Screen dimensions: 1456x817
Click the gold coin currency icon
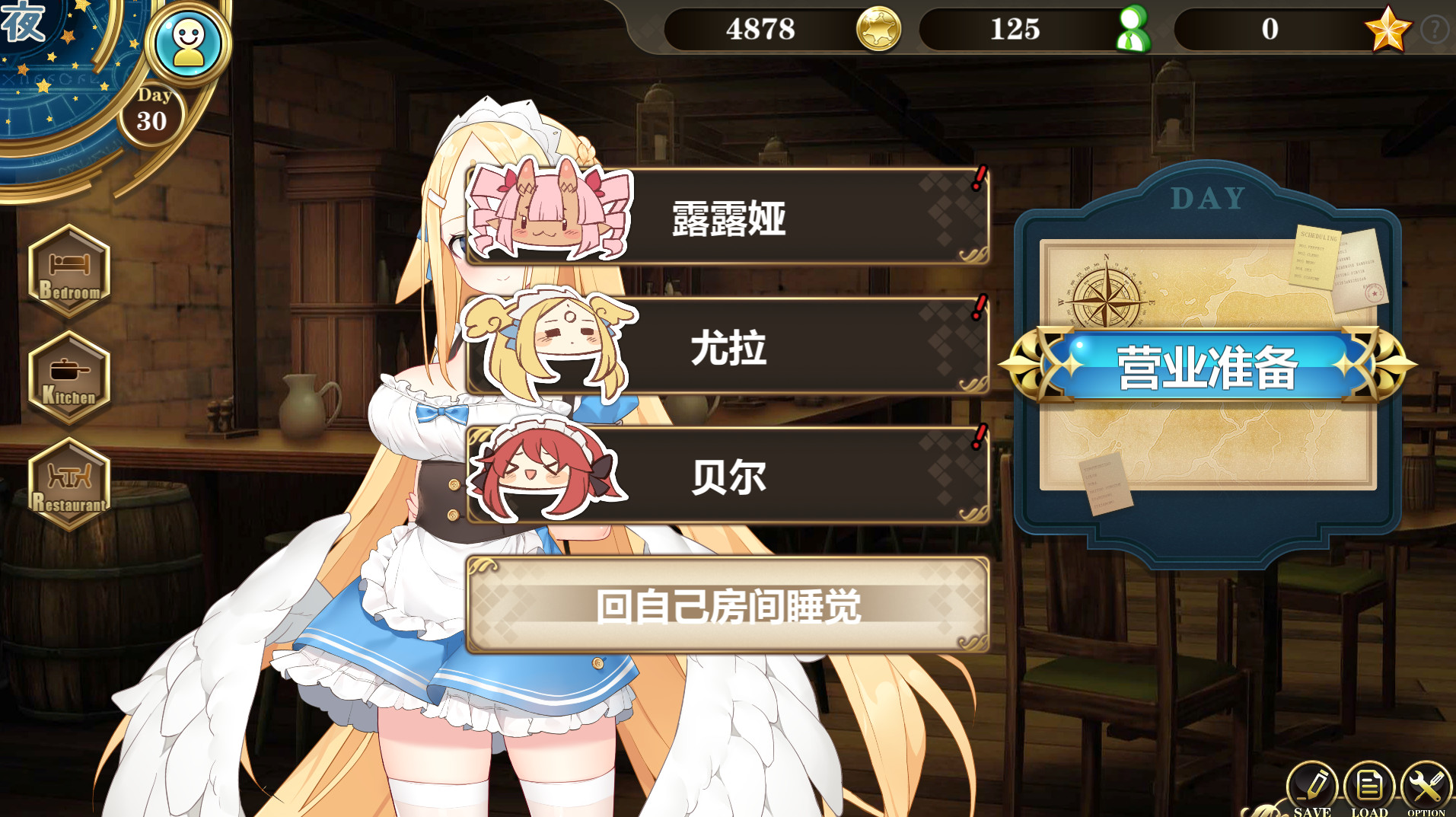tap(879, 30)
